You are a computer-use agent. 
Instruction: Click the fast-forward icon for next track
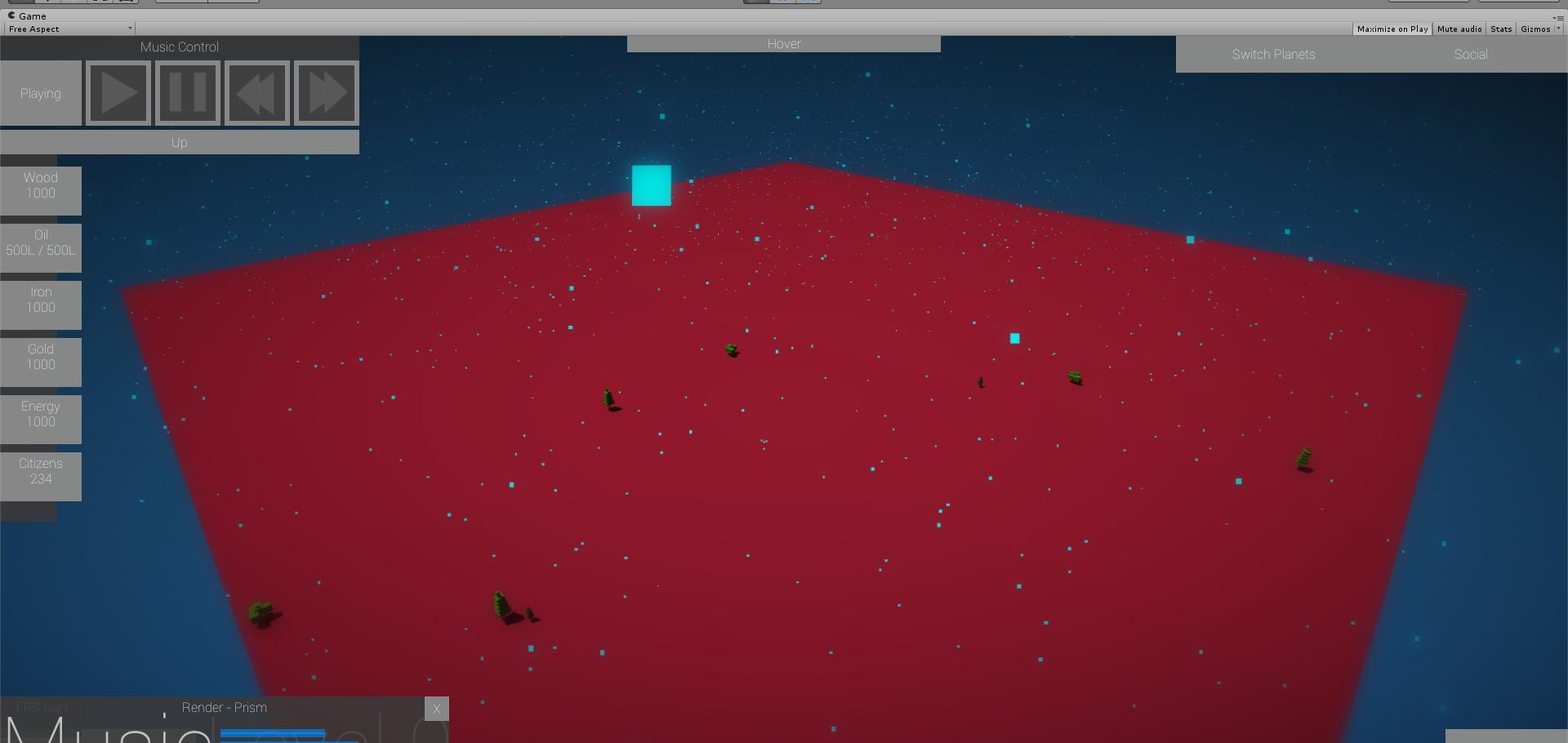point(325,92)
